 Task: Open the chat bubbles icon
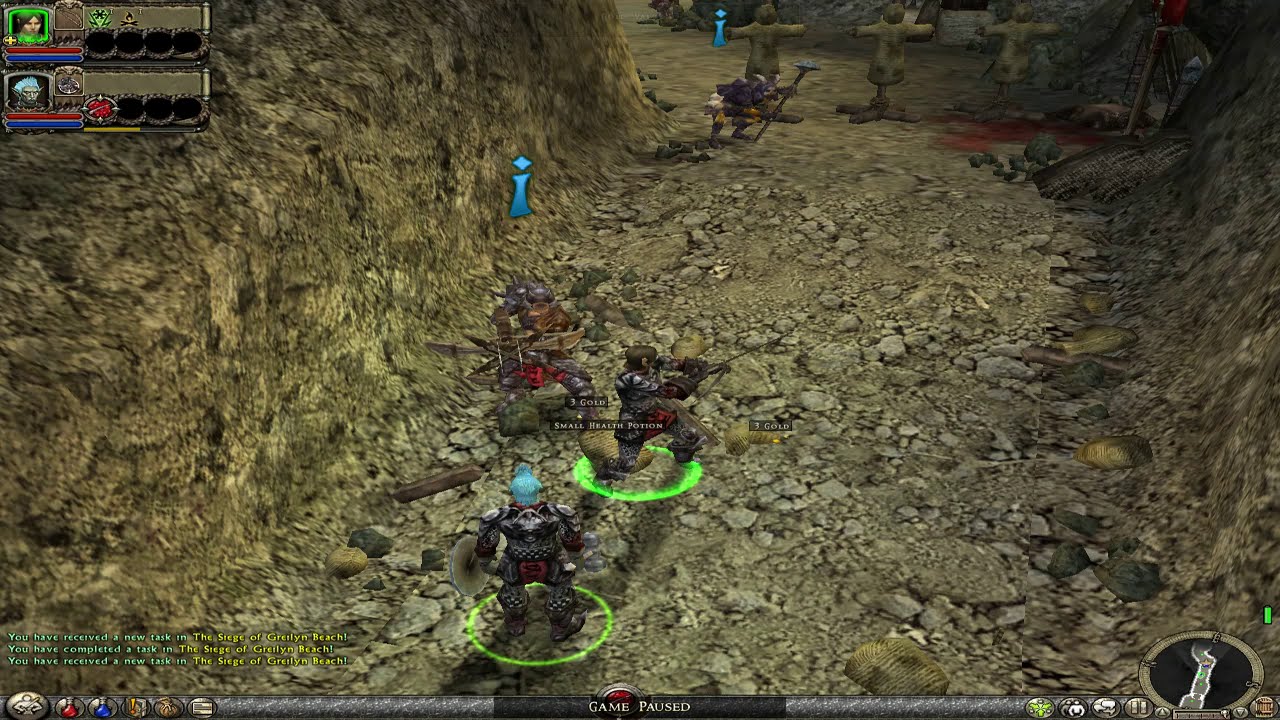[1104, 706]
